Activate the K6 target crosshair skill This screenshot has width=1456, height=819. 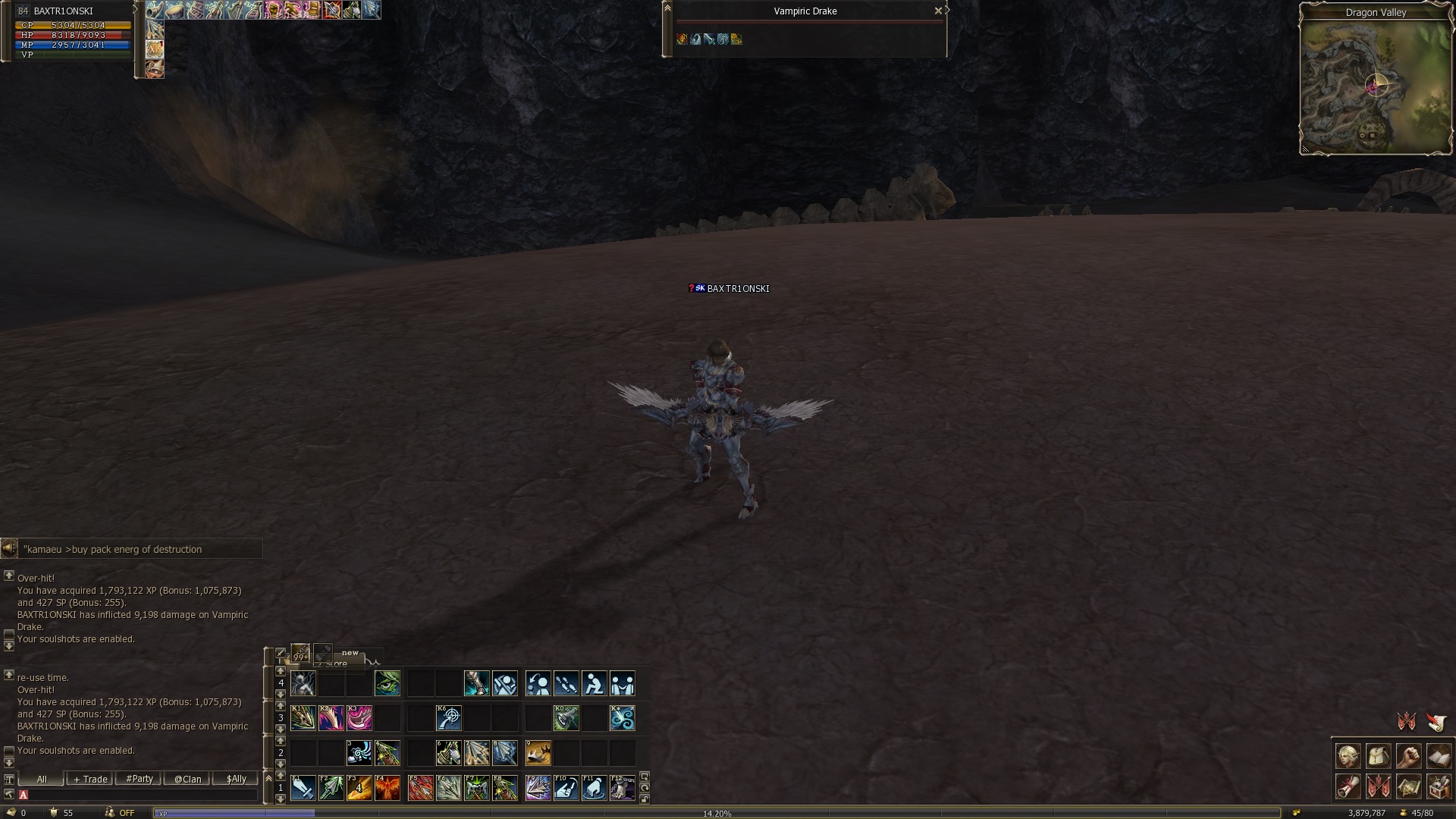(448, 717)
